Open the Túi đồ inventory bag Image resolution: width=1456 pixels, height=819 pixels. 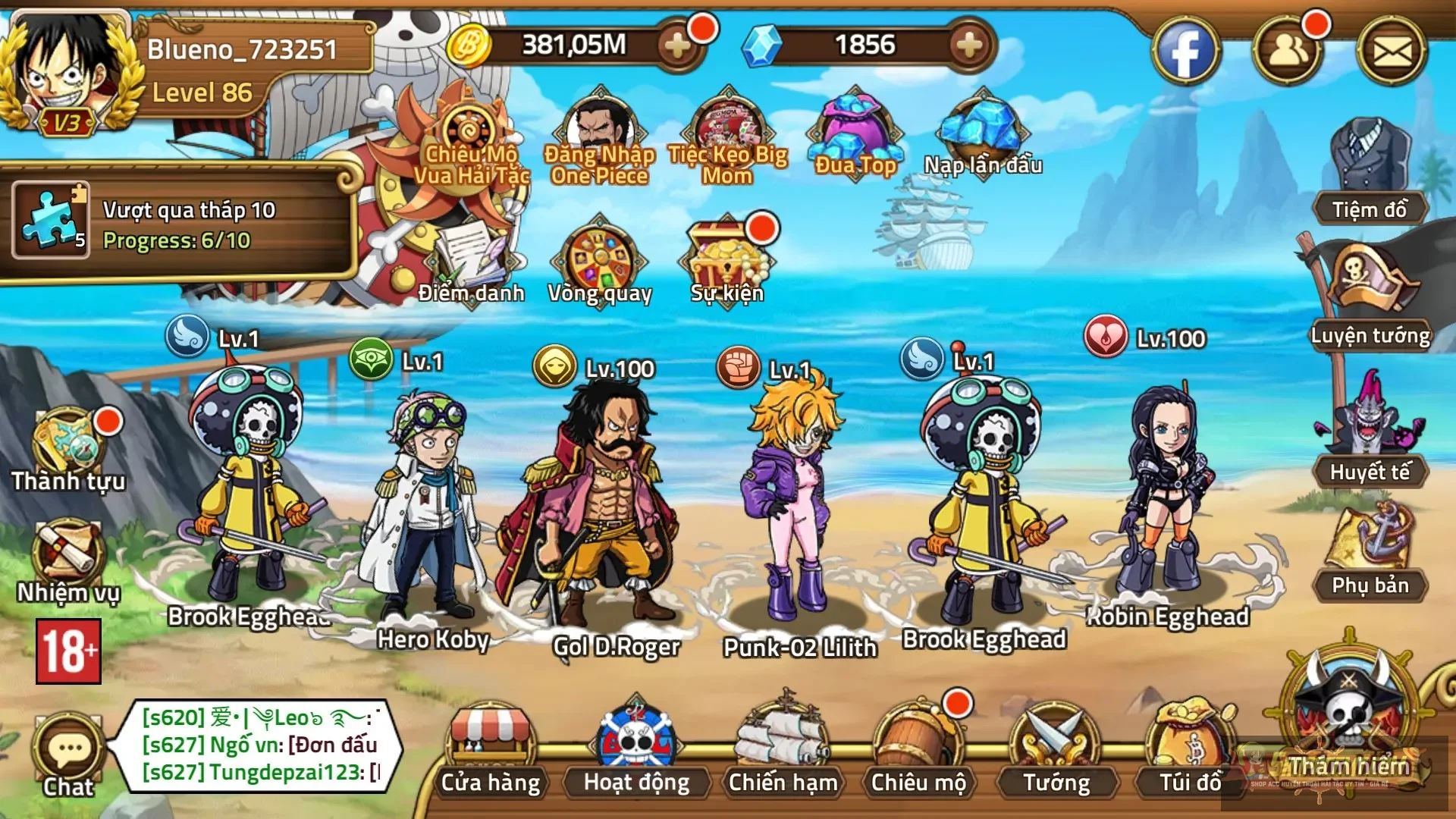(x=1191, y=751)
